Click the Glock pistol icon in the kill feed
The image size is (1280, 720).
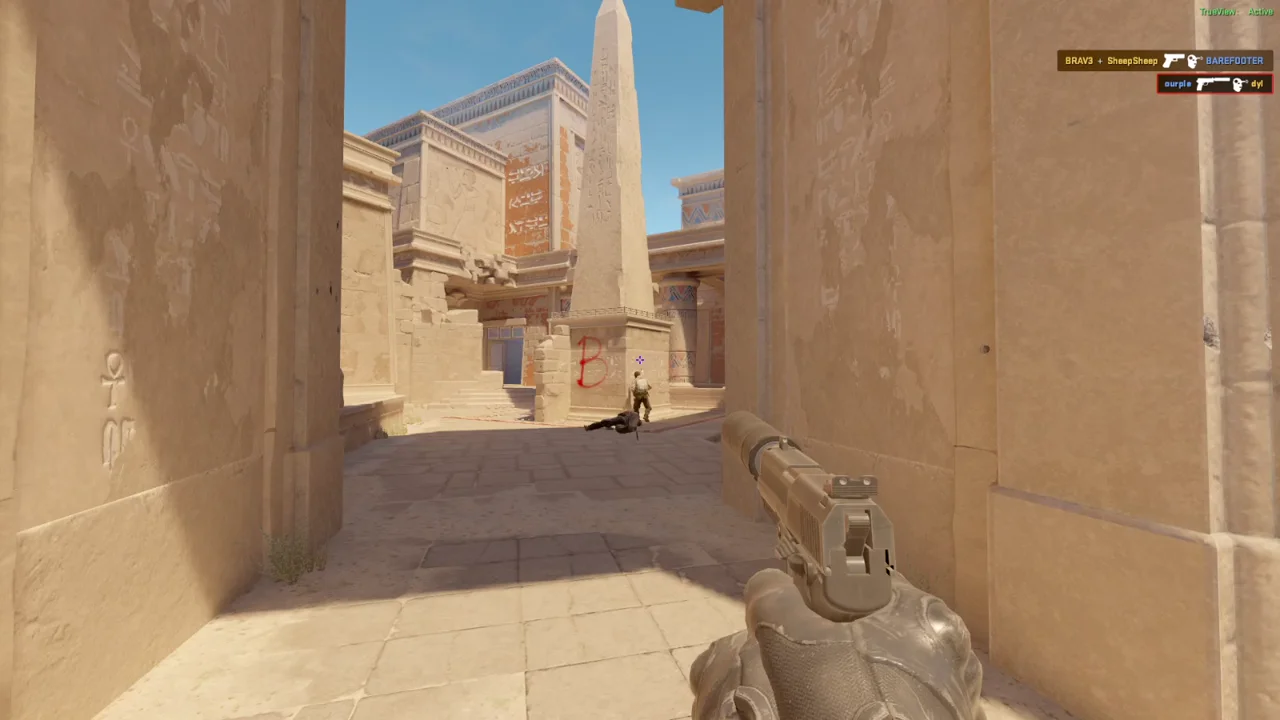(1173, 60)
